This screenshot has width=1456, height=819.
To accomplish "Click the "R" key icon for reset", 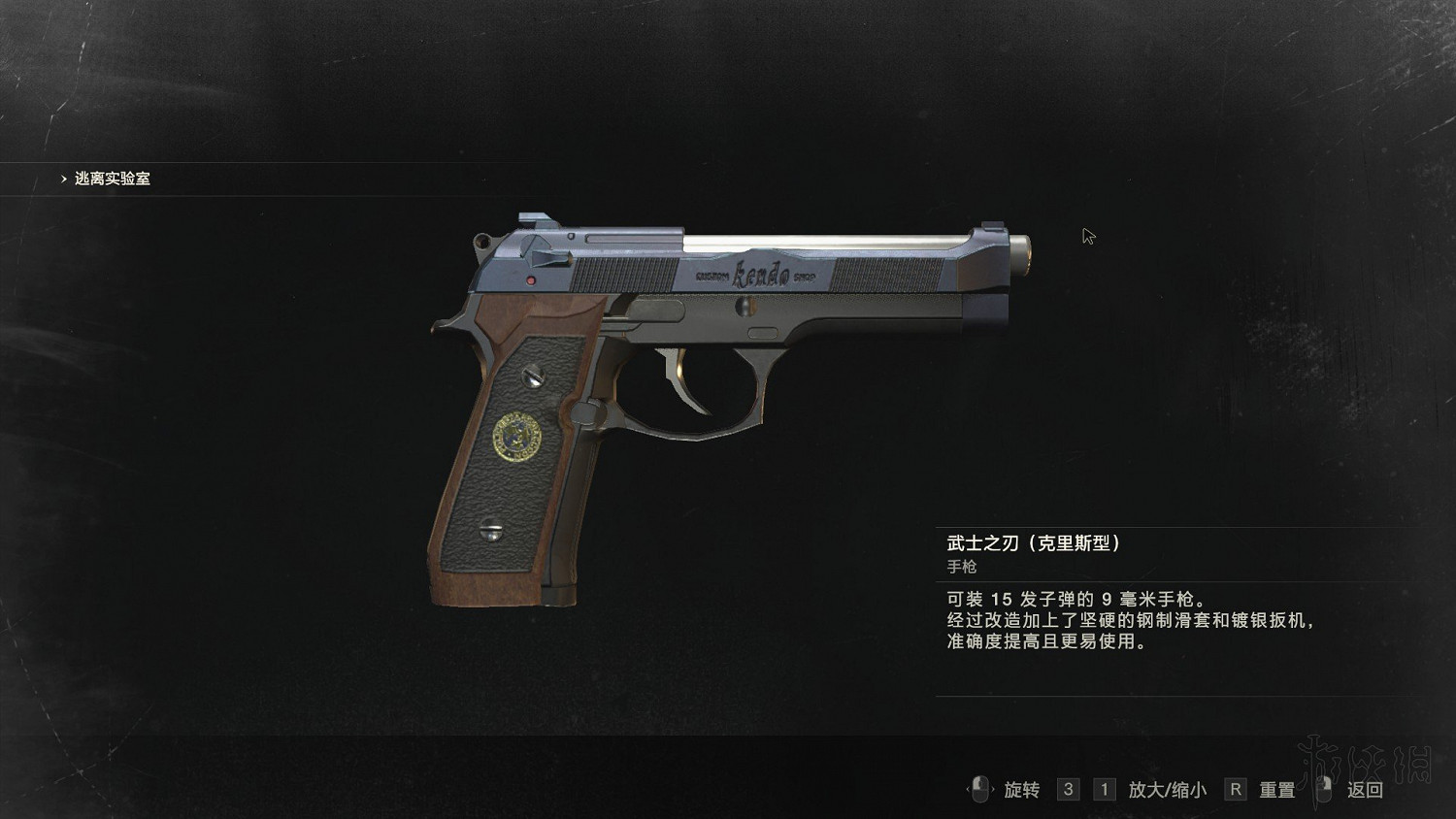I will pyautogui.click(x=1235, y=790).
